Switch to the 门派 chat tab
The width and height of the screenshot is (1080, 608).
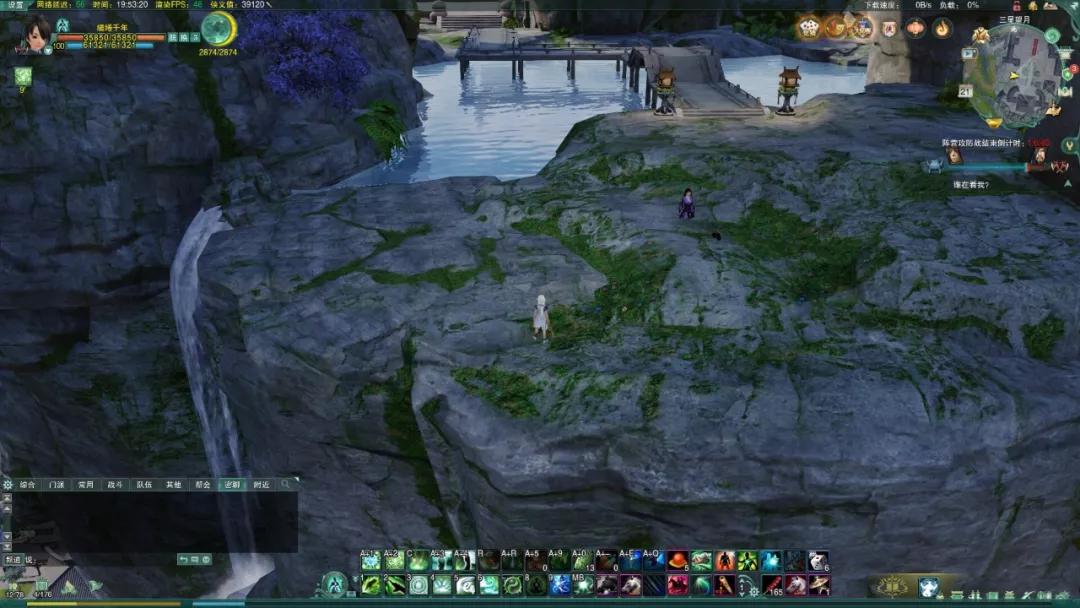coord(57,485)
